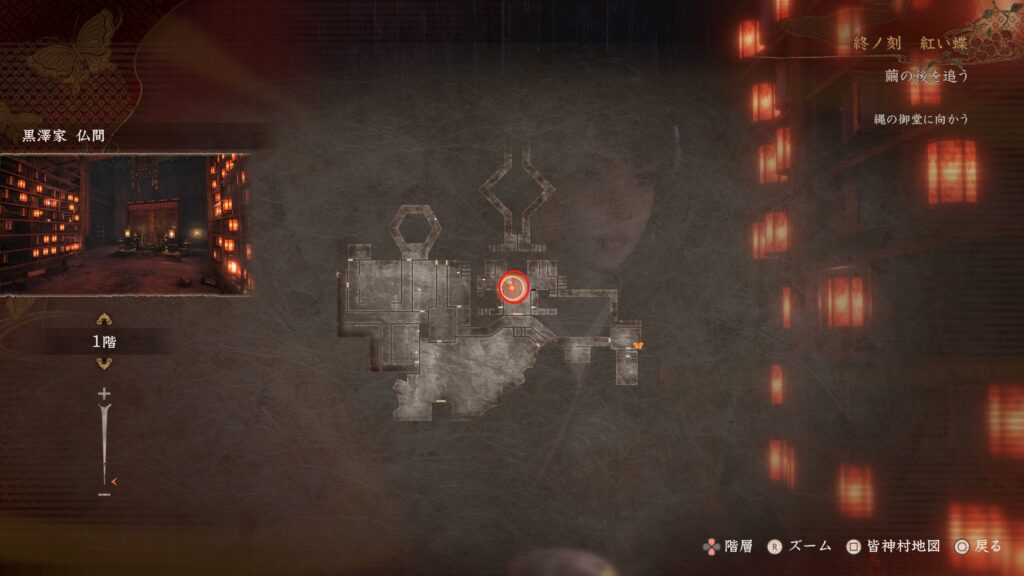The width and height of the screenshot is (1024, 576).
Task: Click the orange zoom level indicator arrow
Action: [114, 481]
